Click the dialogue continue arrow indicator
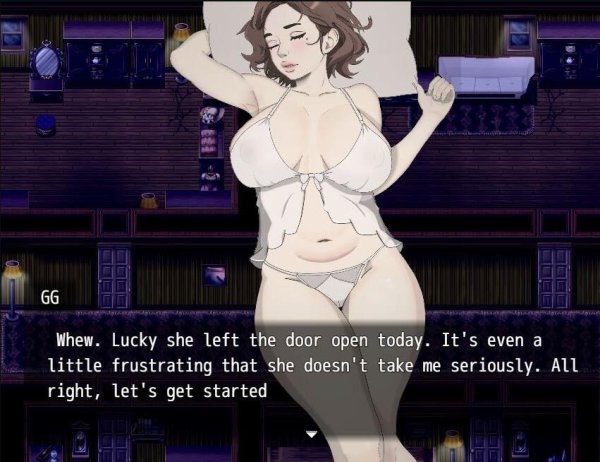 pos(311,434)
